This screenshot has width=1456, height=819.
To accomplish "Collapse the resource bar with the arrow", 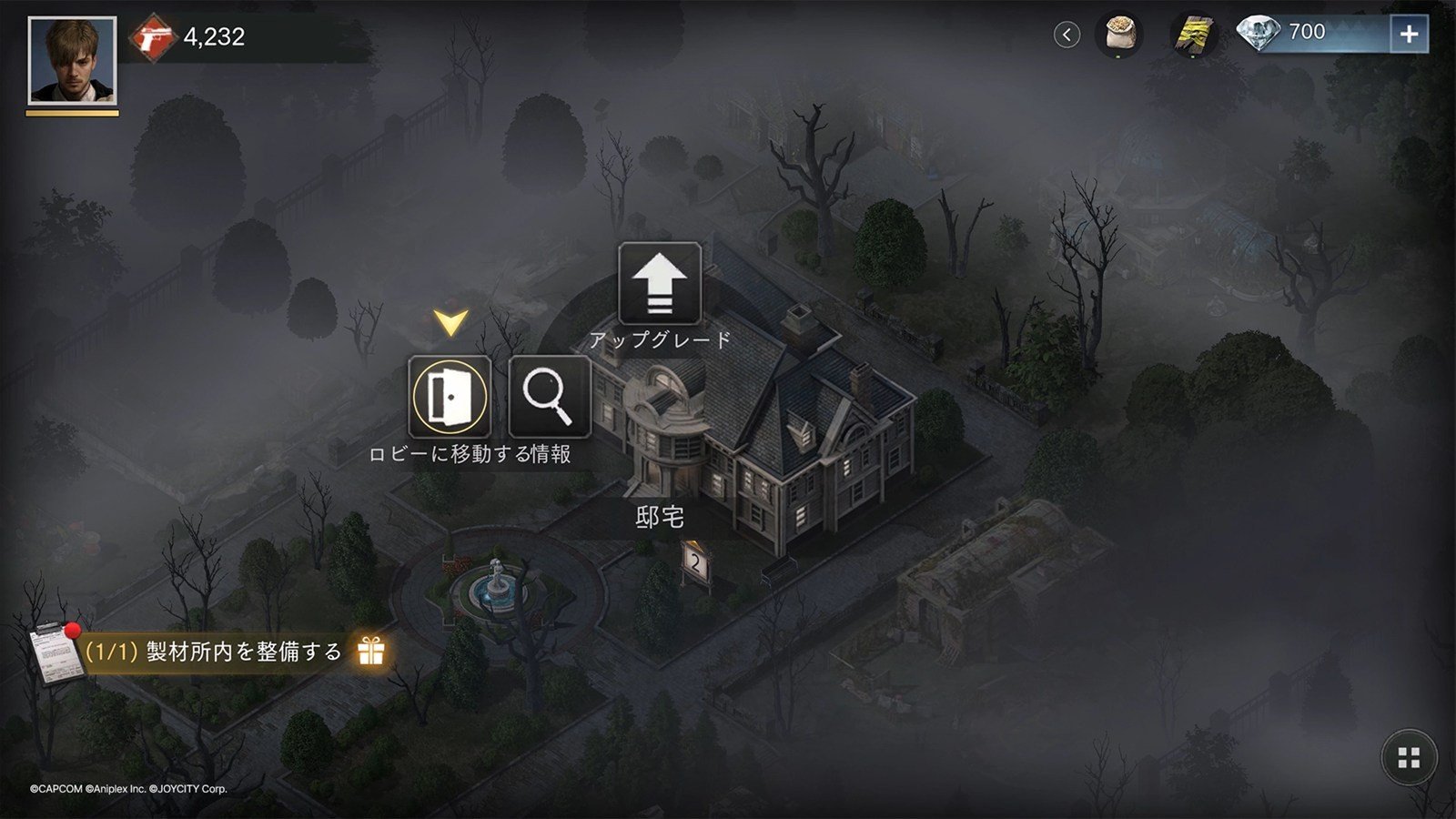I will point(1067,35).
